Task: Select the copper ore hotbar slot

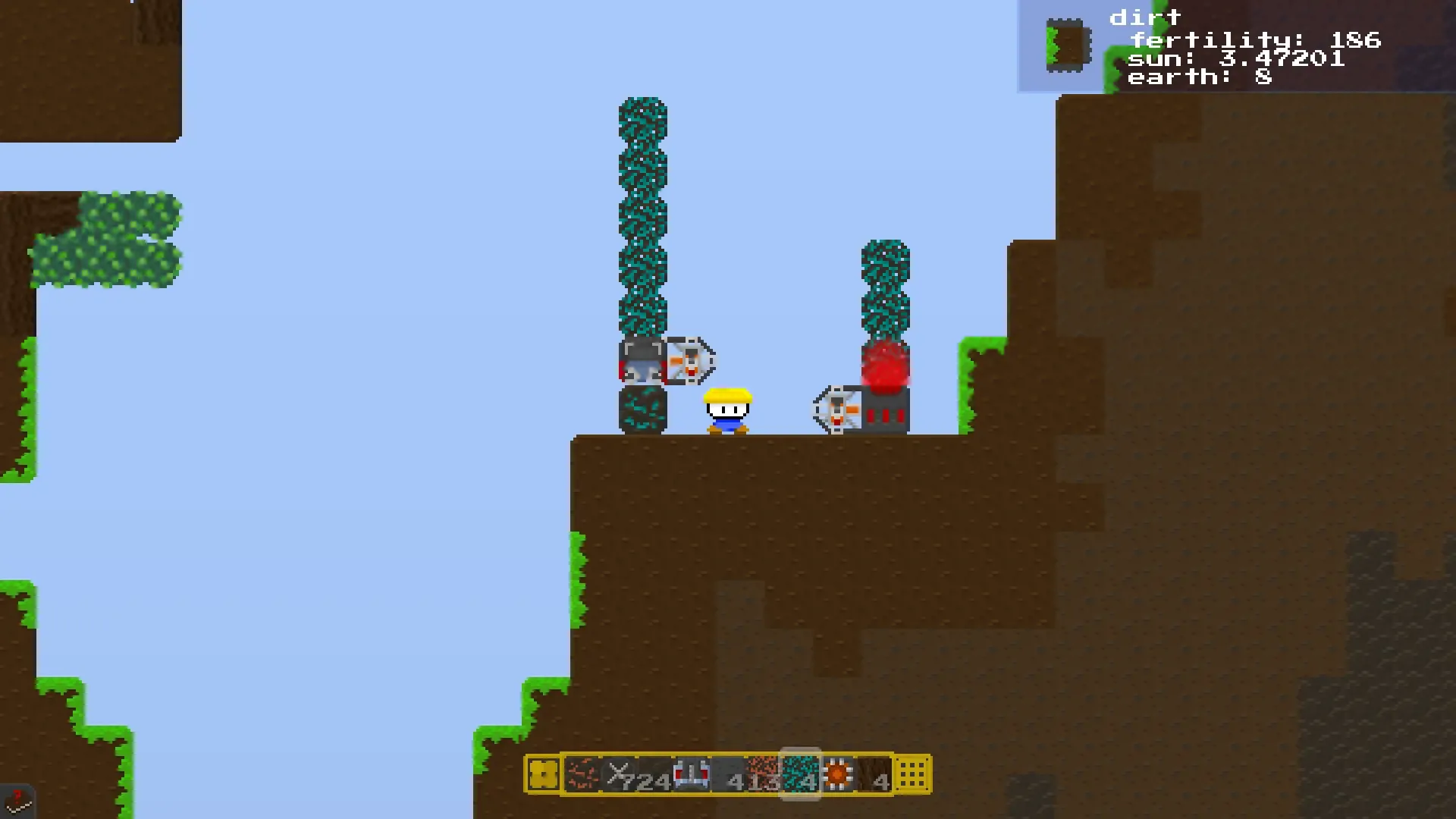Action: (x=580, y=775)
